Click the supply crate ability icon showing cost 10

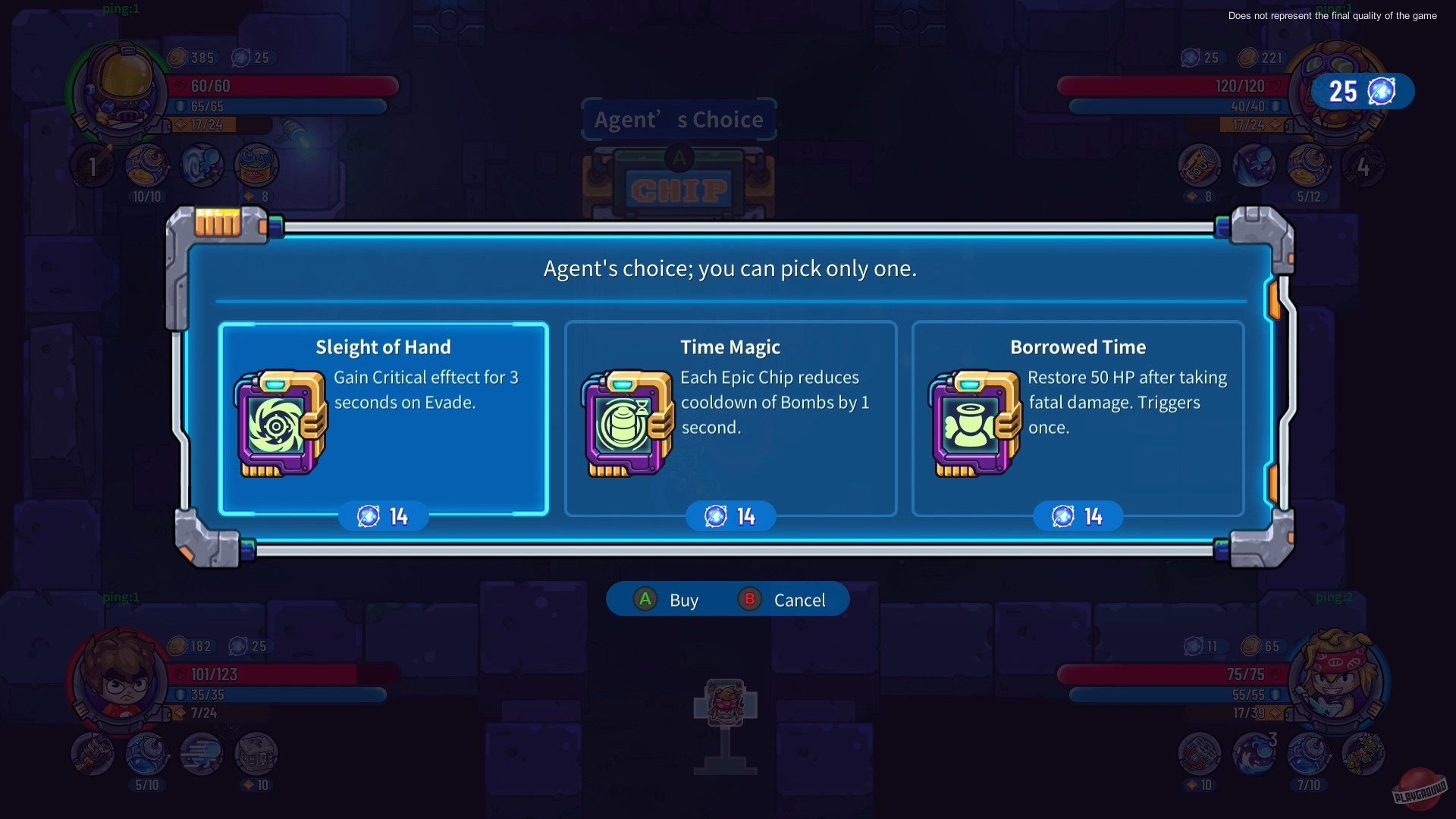tap(256, 755)
